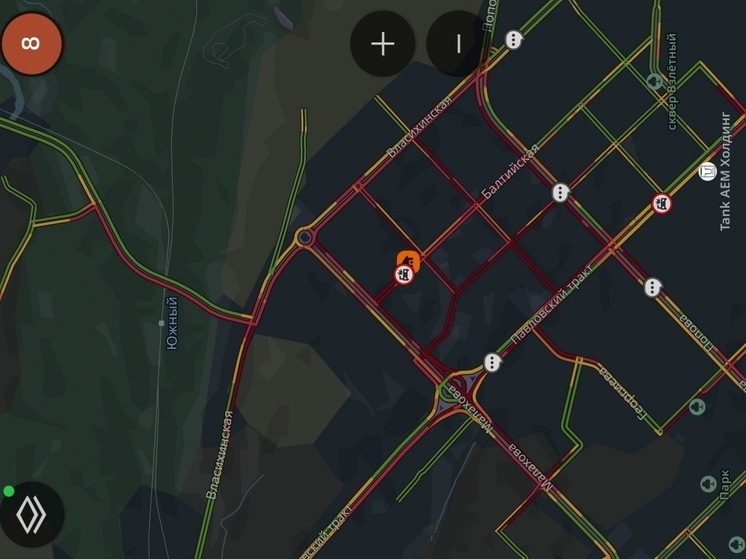Zoom in with the plus button
This screenshot has height=559, width=746.
(x=383, y=44)
